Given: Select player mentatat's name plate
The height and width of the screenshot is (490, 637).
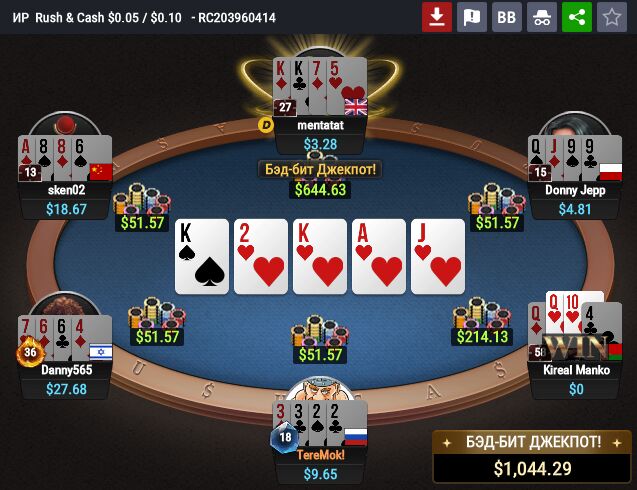Looking at the screenshot, I should 320,126.
